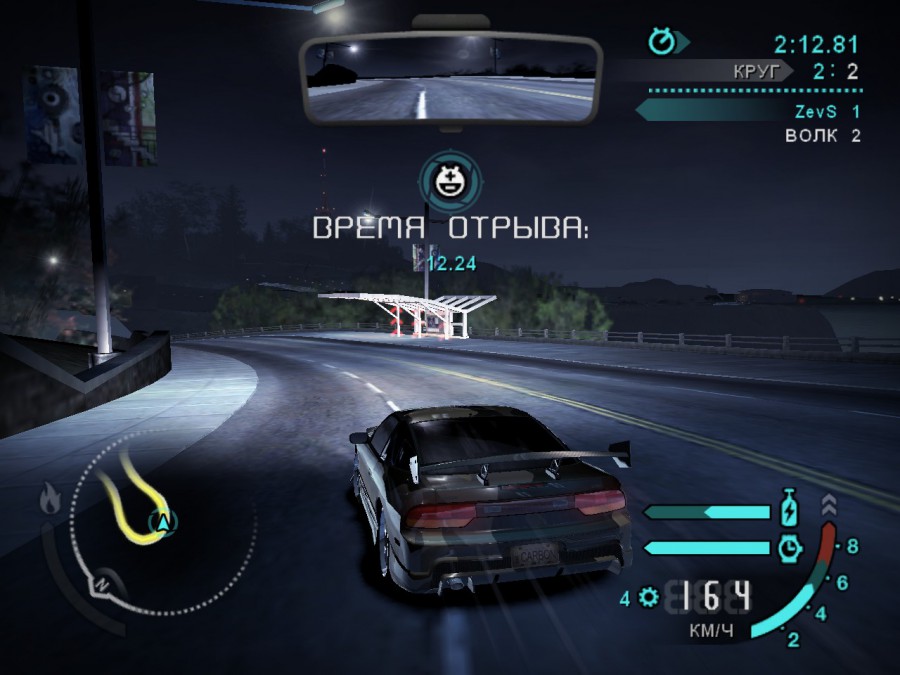Click the race timer stopwatch icon
This screenshot has width=900, height=675.
click(661, 42)
